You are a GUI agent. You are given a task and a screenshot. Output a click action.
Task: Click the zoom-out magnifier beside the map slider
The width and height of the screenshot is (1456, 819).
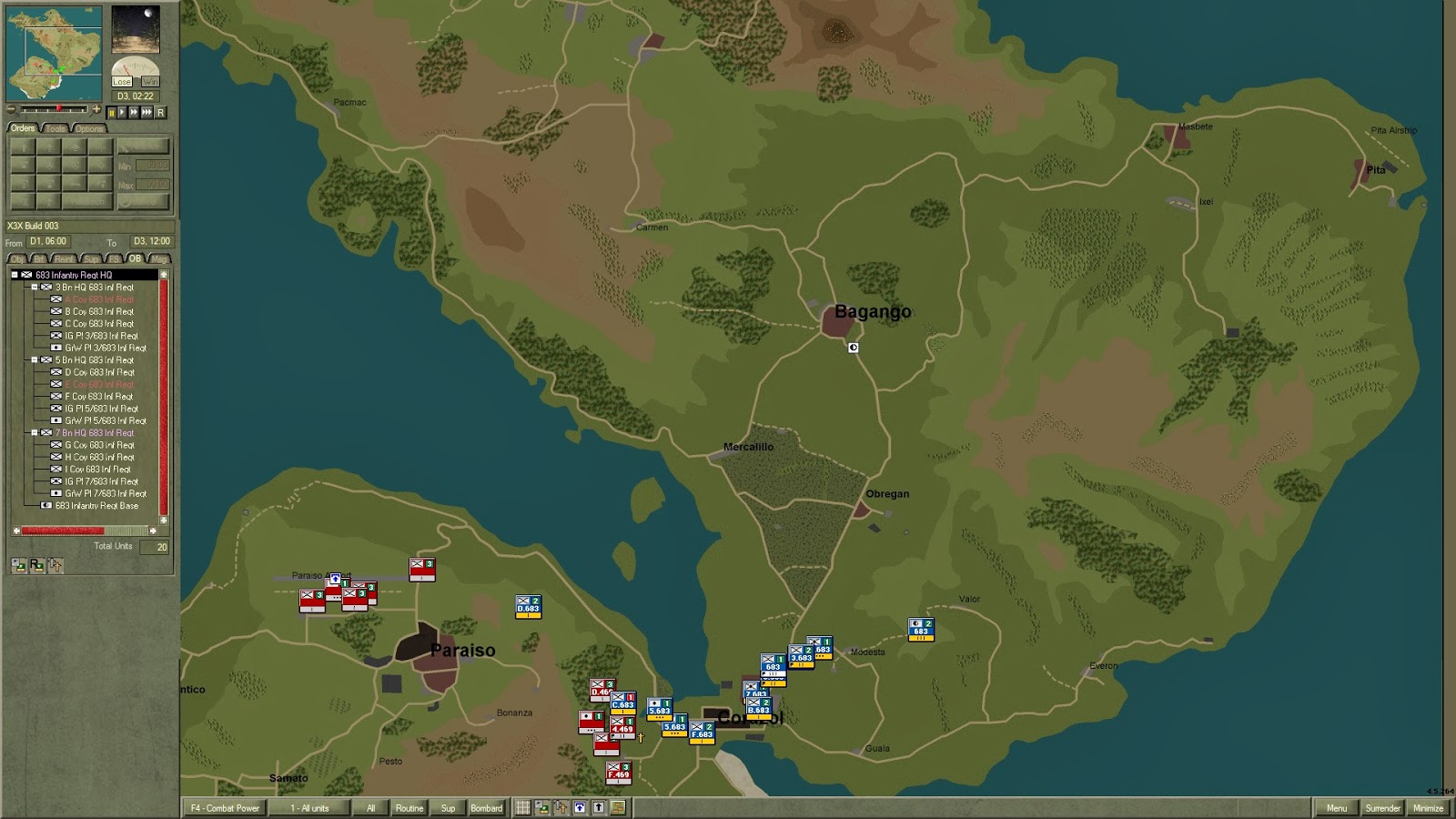tap(11, 109)
